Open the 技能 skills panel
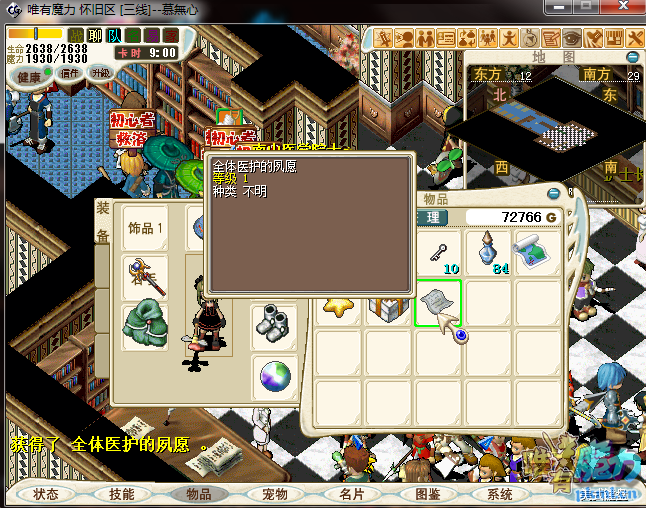Image resolution: width=646 pixels, height=508 pixels. pyautogui.click(x=122, y=494)
